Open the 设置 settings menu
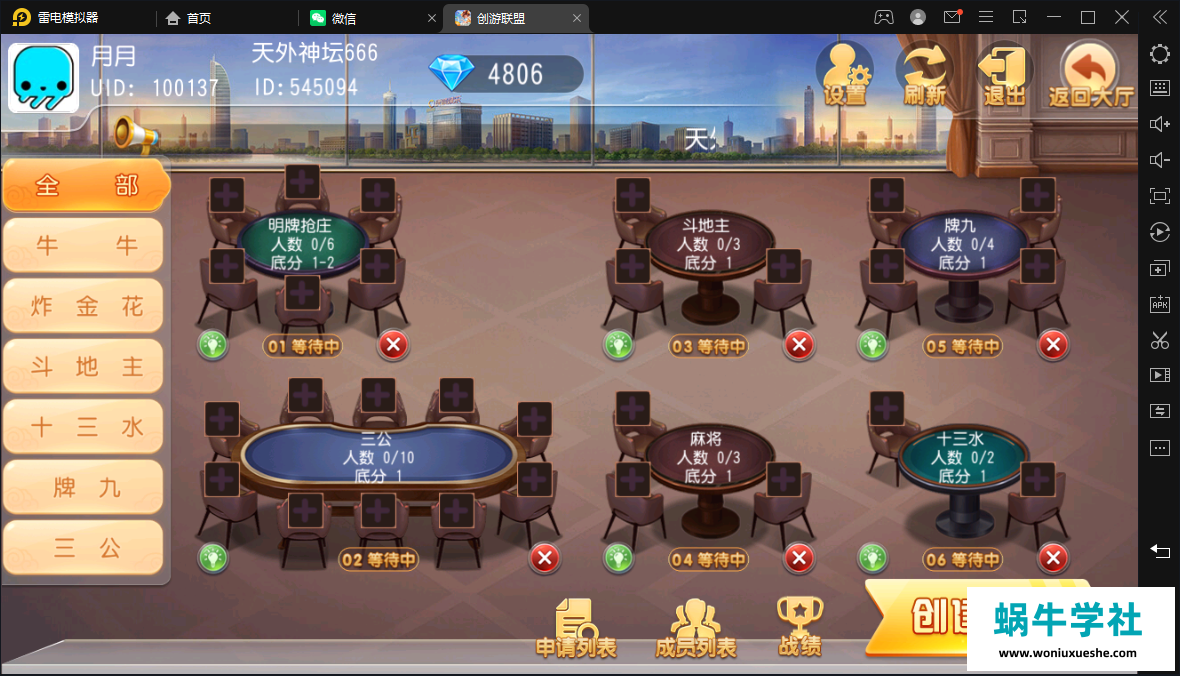Image resolution: width=1180 pixels, height=676 pixels. pyautogui.click(x=844, y=74)
